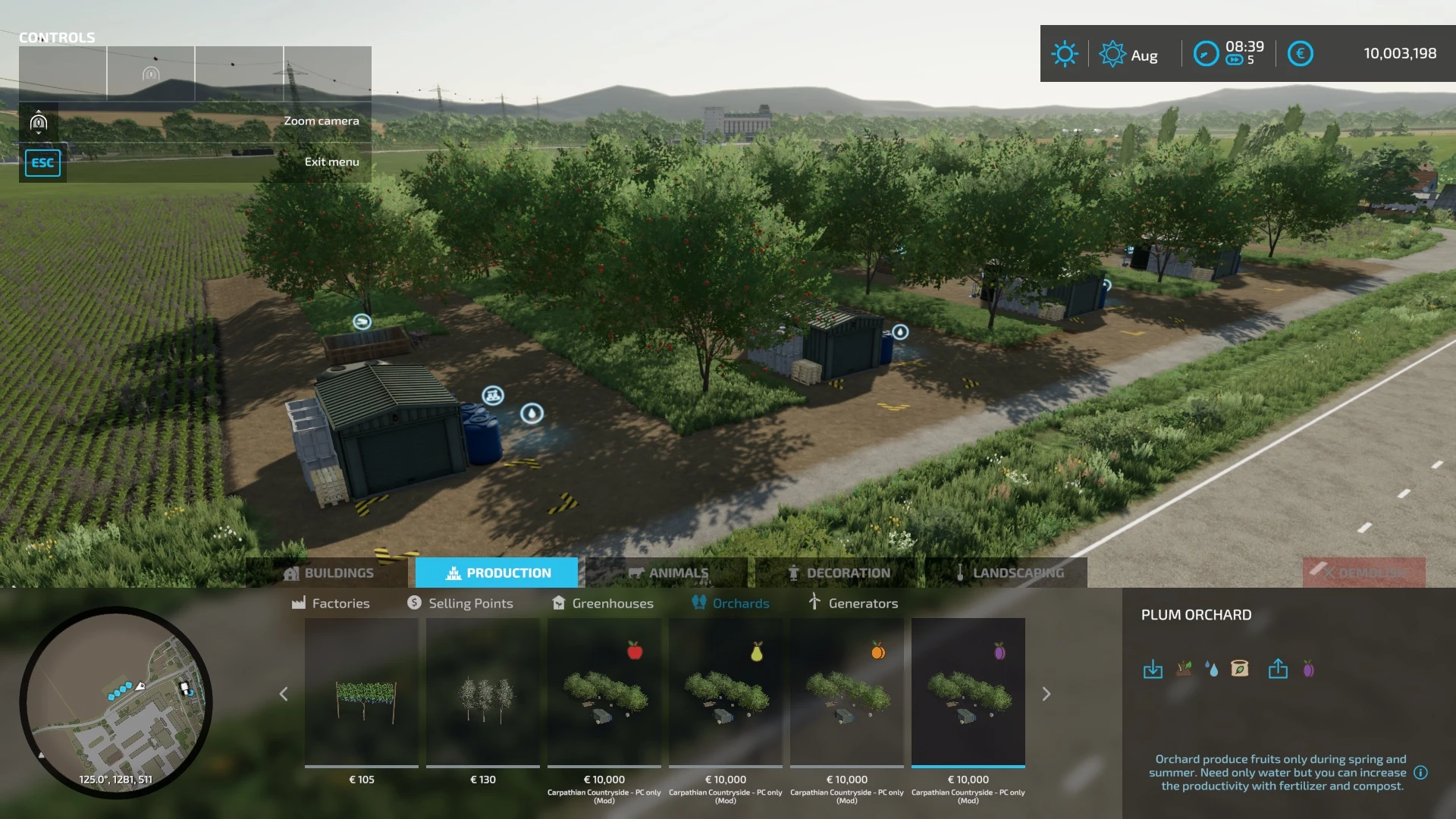Screen dimensions: 1456x819
Task: Click the Aug month forecast icon
Action: tap(1112, 53)
